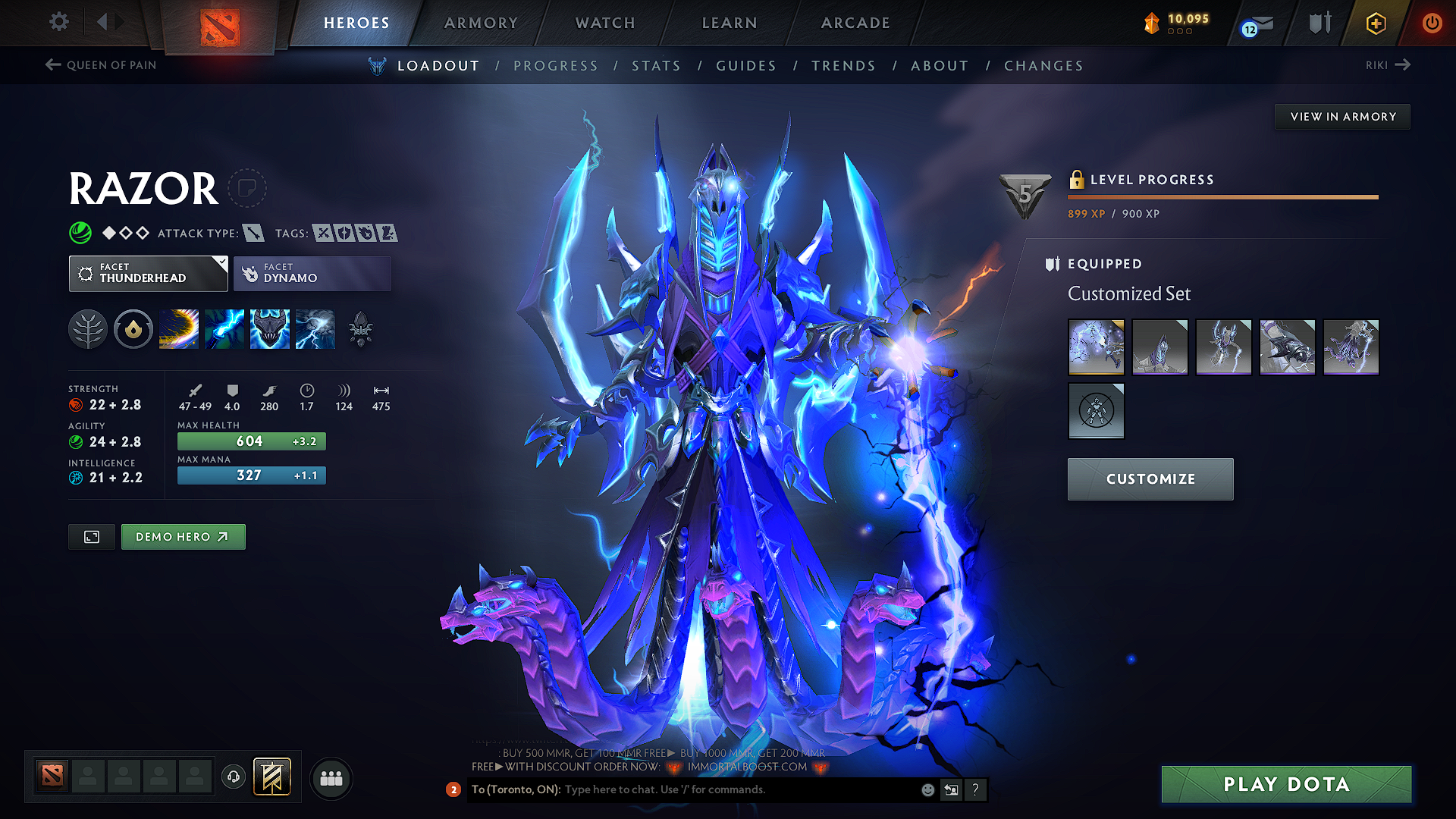Select the innate ability droplet icon
The width and height of the screenshot is (1456, 819).
tap(133, 328)
